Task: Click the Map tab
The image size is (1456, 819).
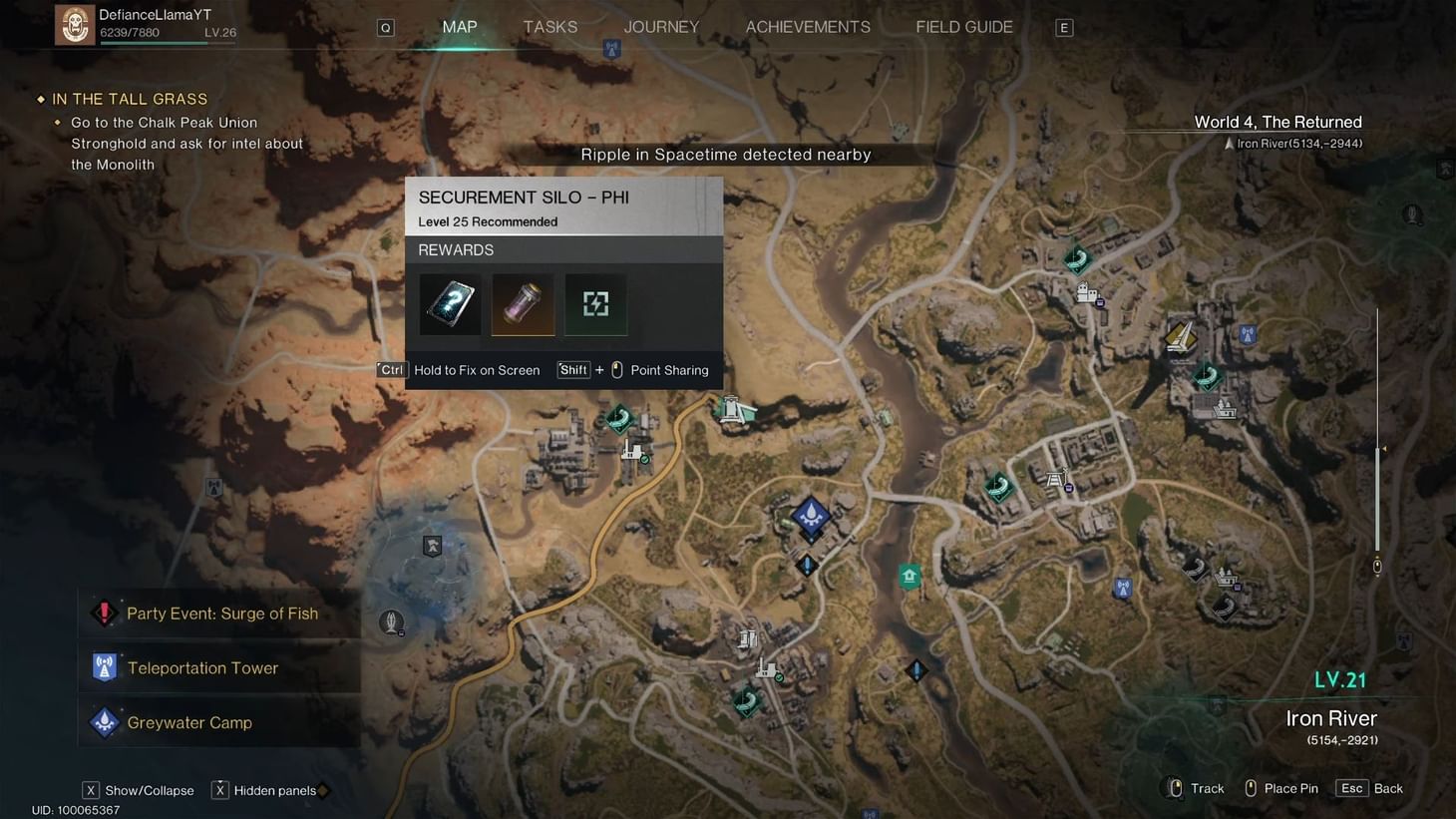Action: pyautogui.click(x=460, y=27)
